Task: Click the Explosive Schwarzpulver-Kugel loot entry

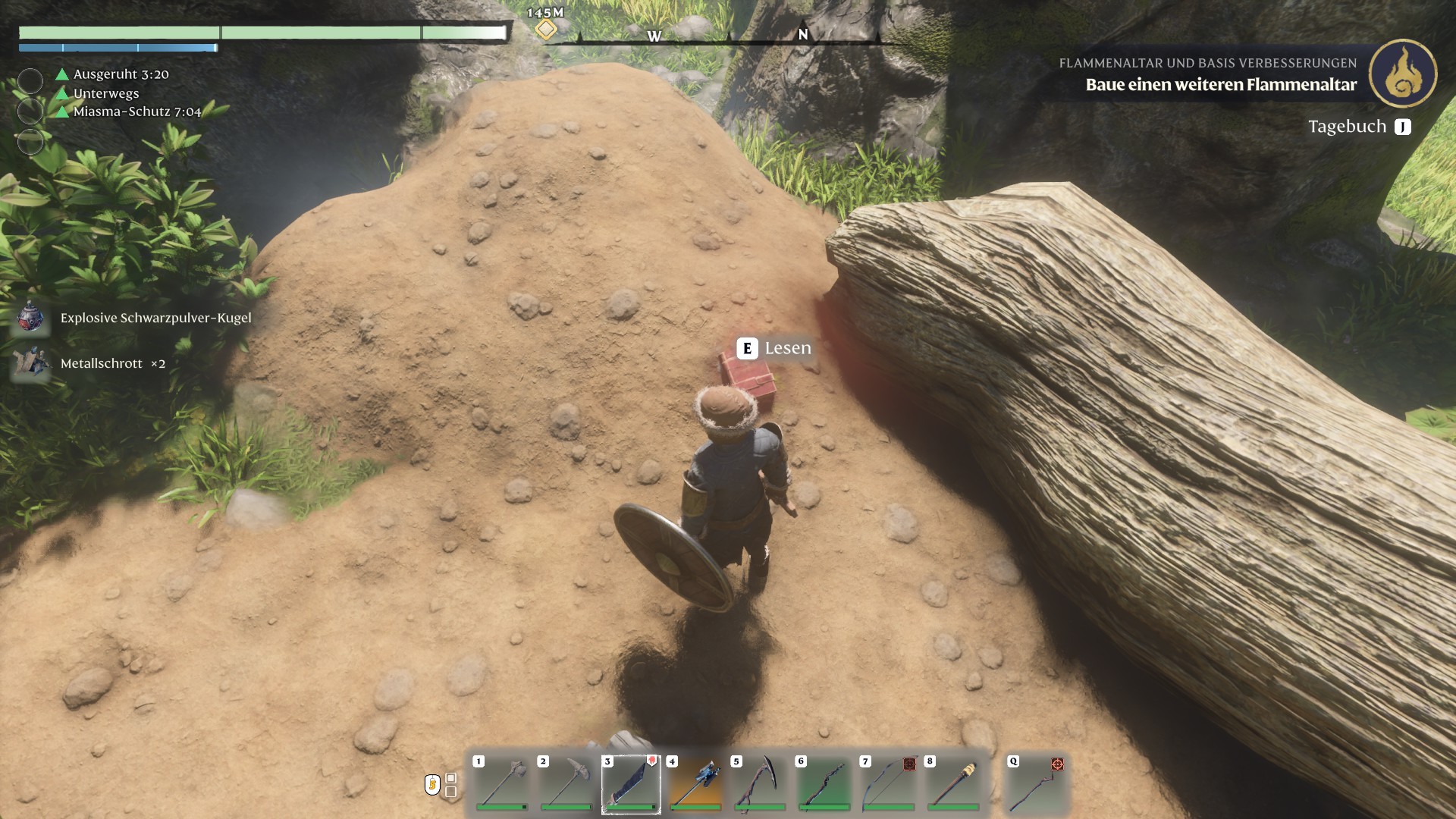Action: coord(155,318)
